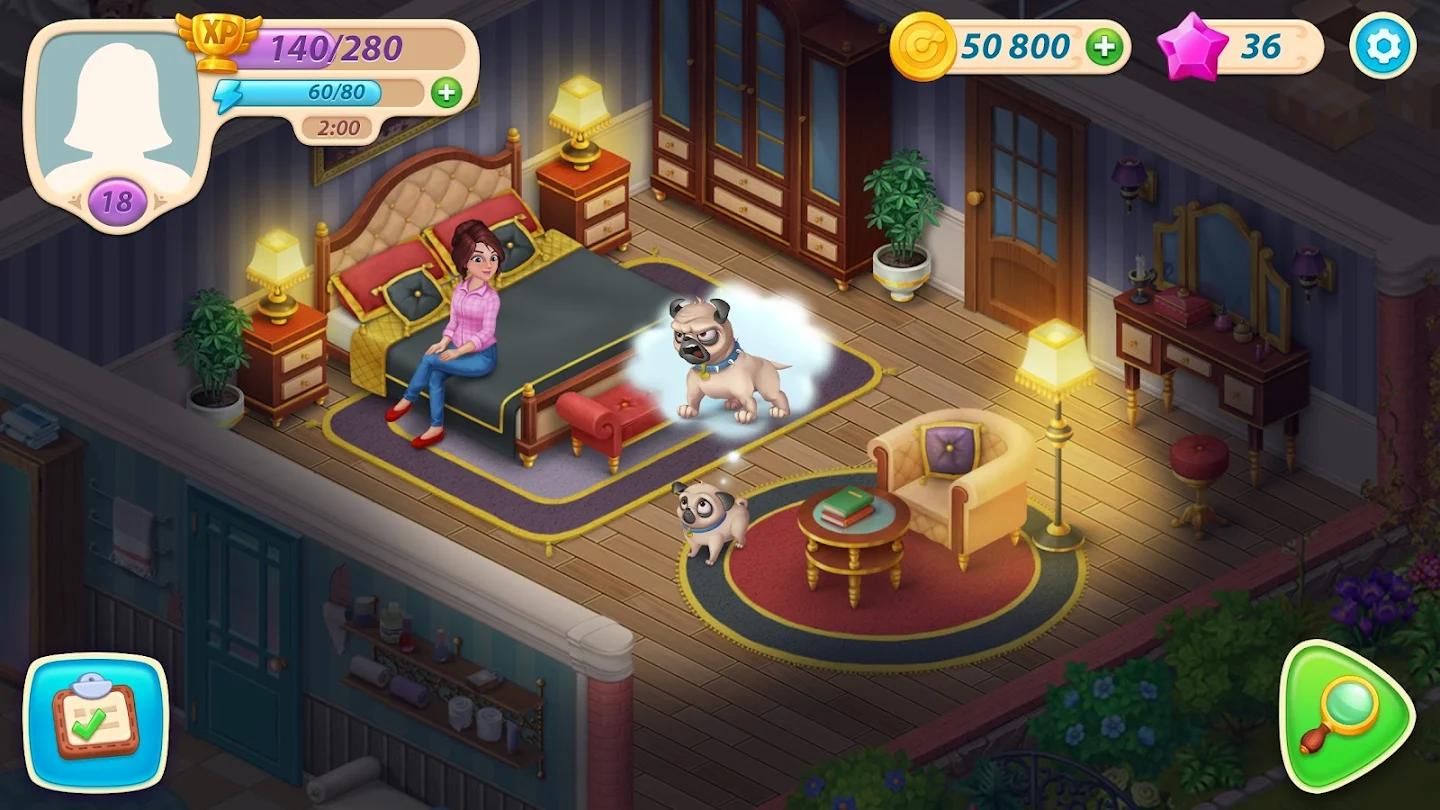Tap the gold coins icon
Viewport: 1440px width, 810px height.
click(925, 45)
